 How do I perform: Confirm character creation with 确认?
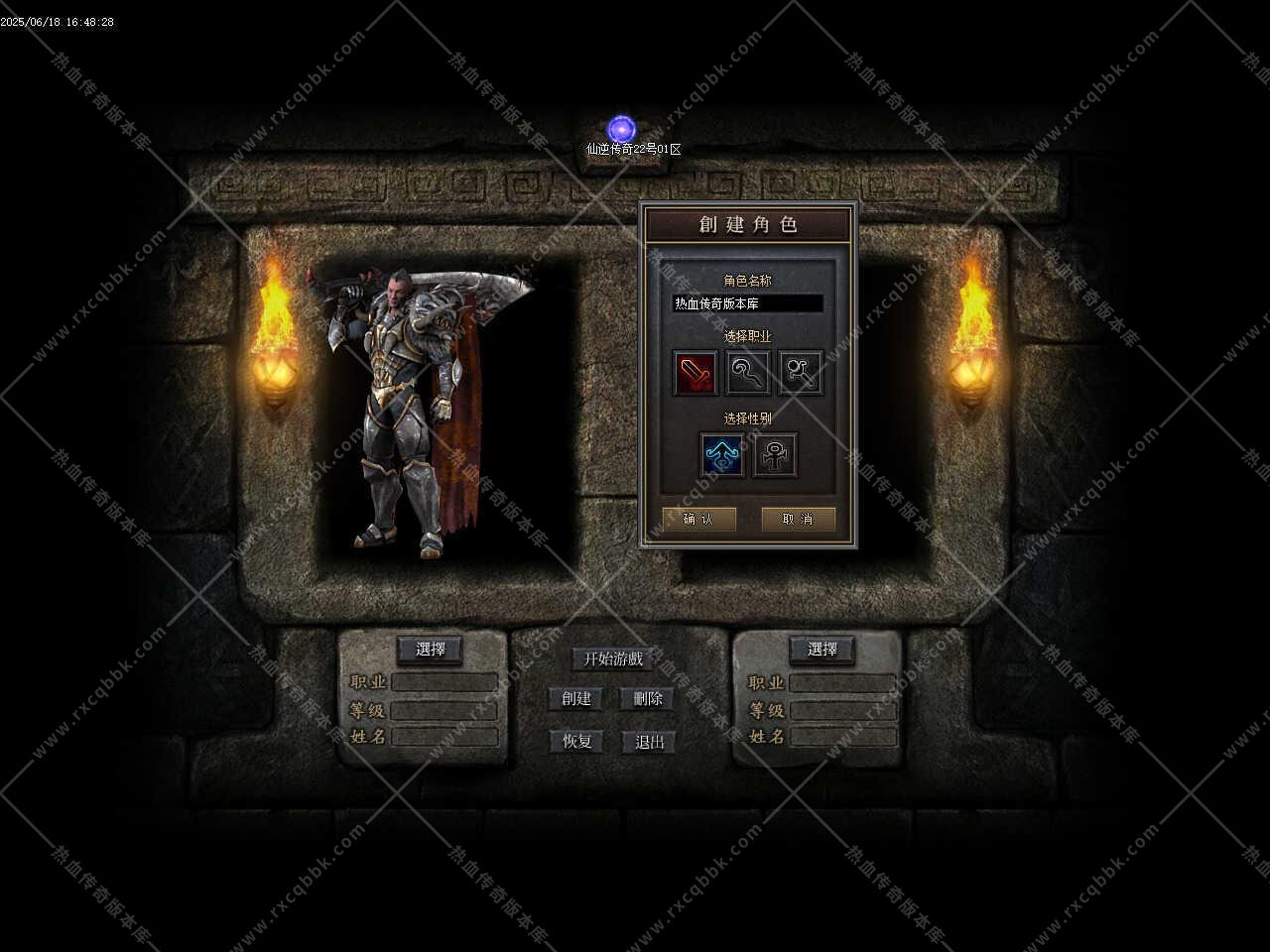[x=698, y=519]
